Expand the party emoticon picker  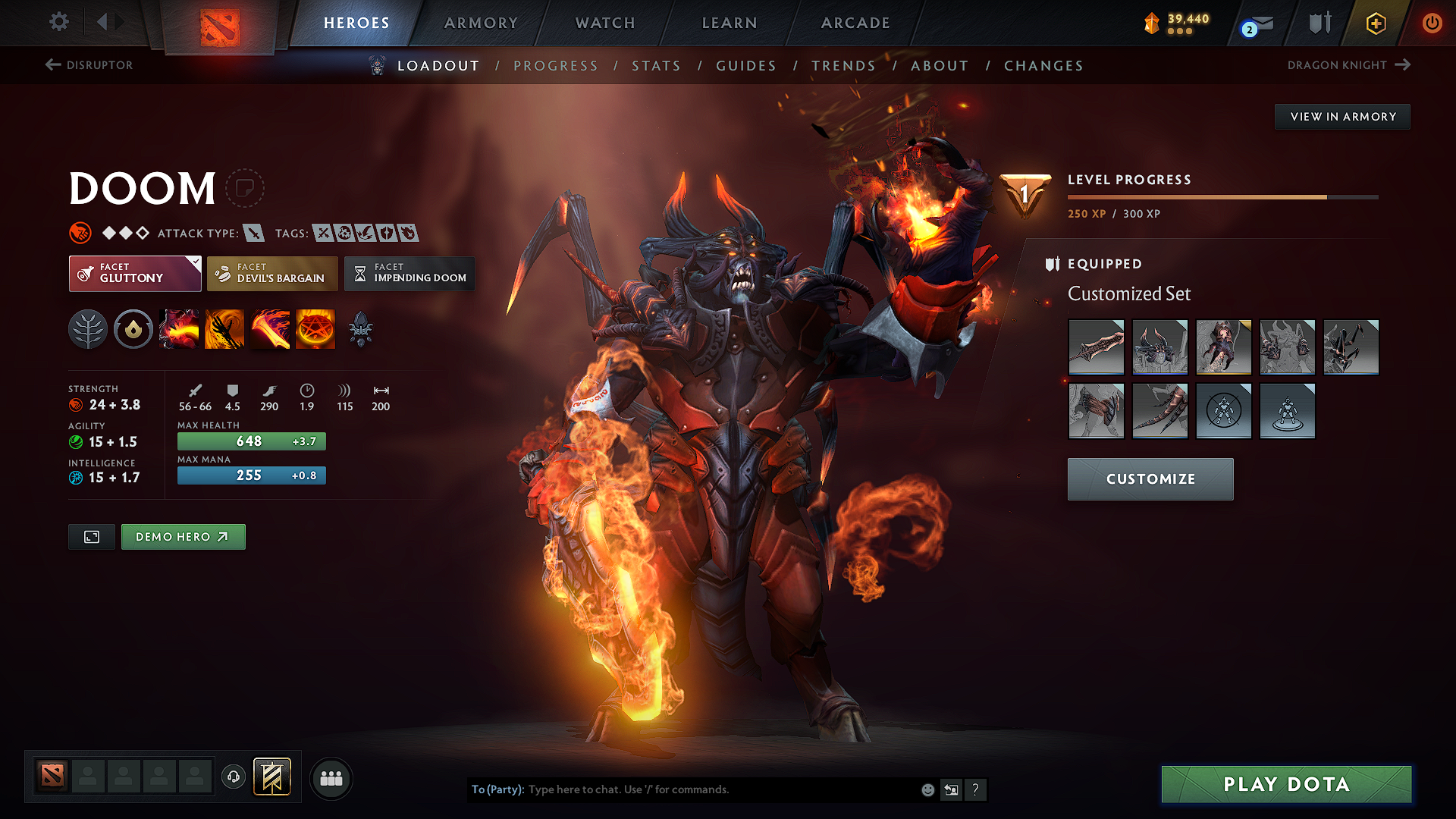(x=927, y=789)
